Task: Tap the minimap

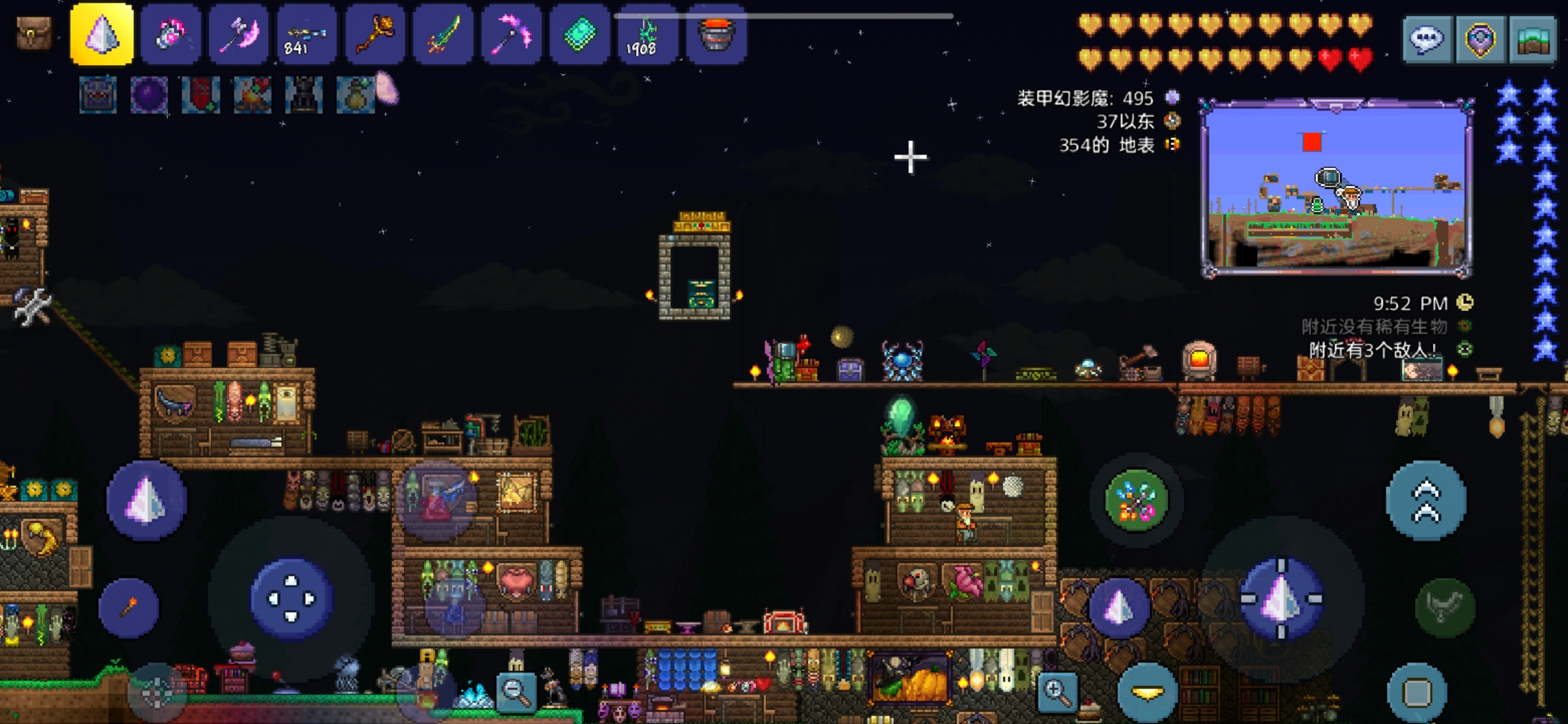Action: tap(1336, 188)
